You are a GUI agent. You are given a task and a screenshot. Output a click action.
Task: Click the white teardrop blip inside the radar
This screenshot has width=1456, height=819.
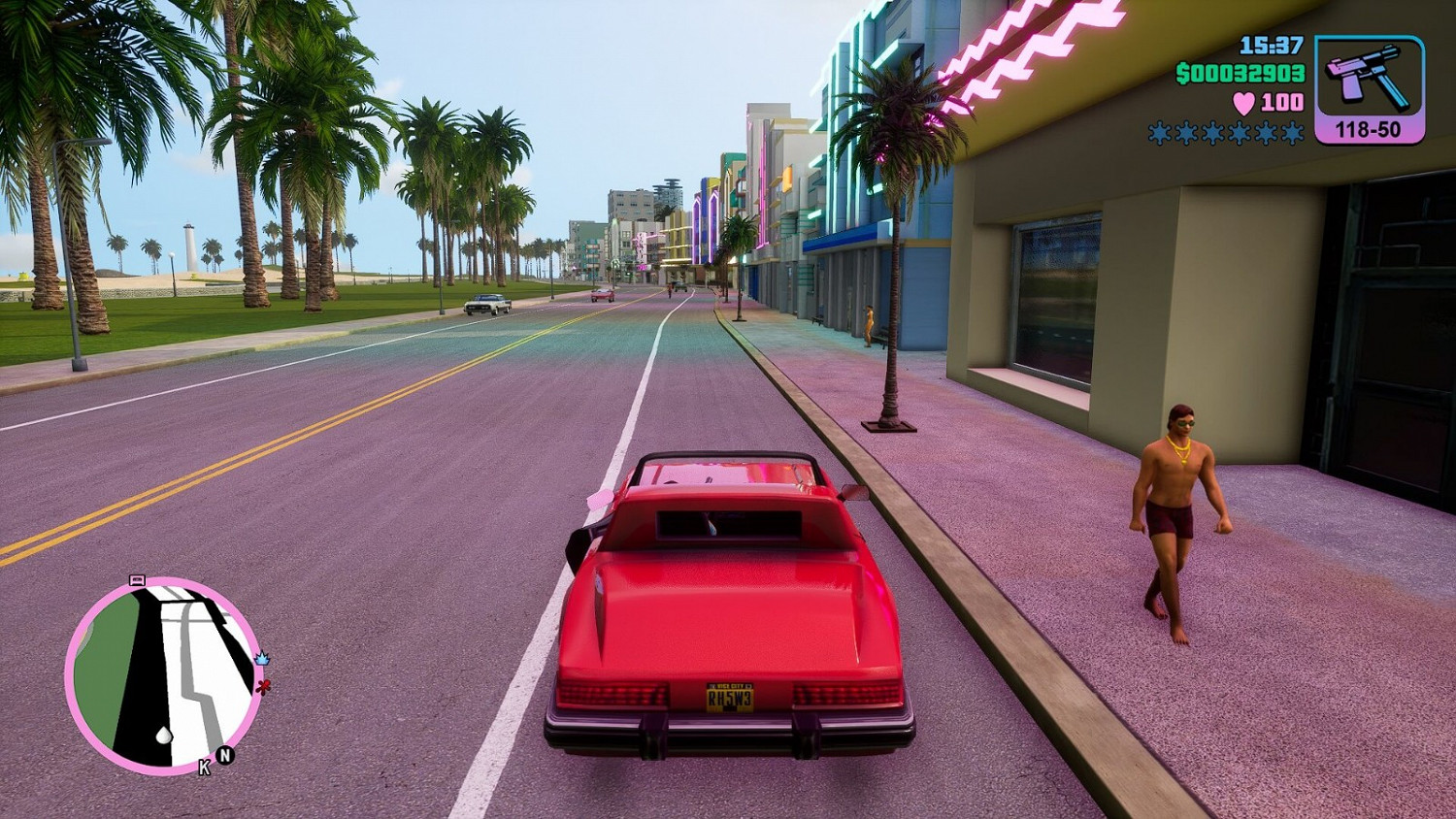[x=163, y=736]
